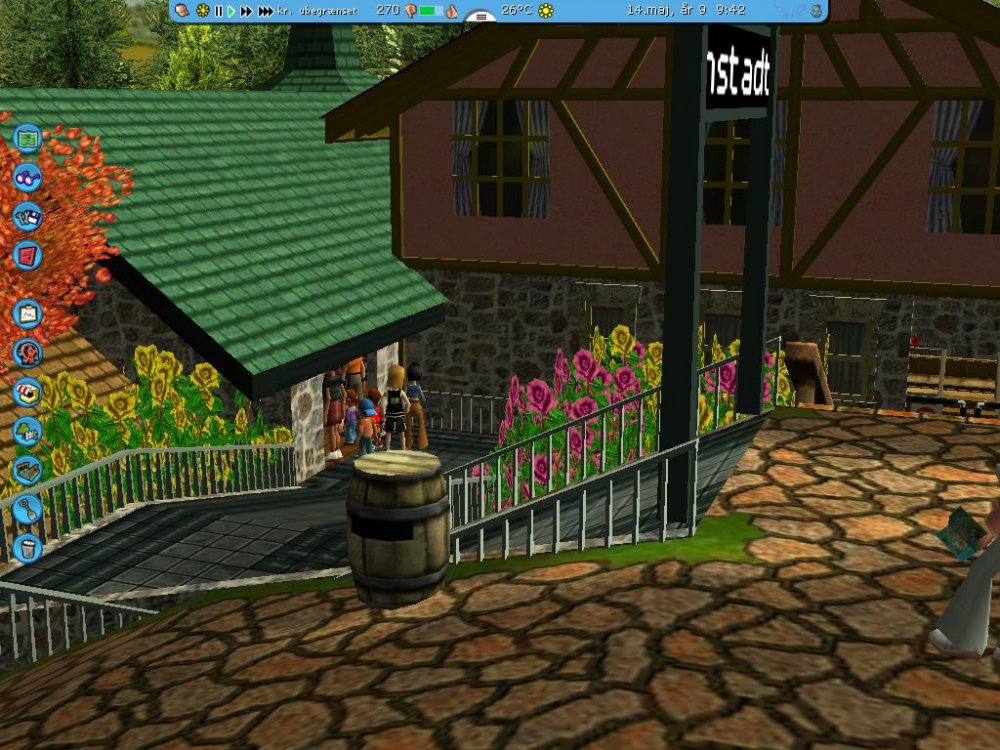1000x750 pixels.
Task: Click the thumbs-up park rating icon
Action: click(x=451, y=10)
